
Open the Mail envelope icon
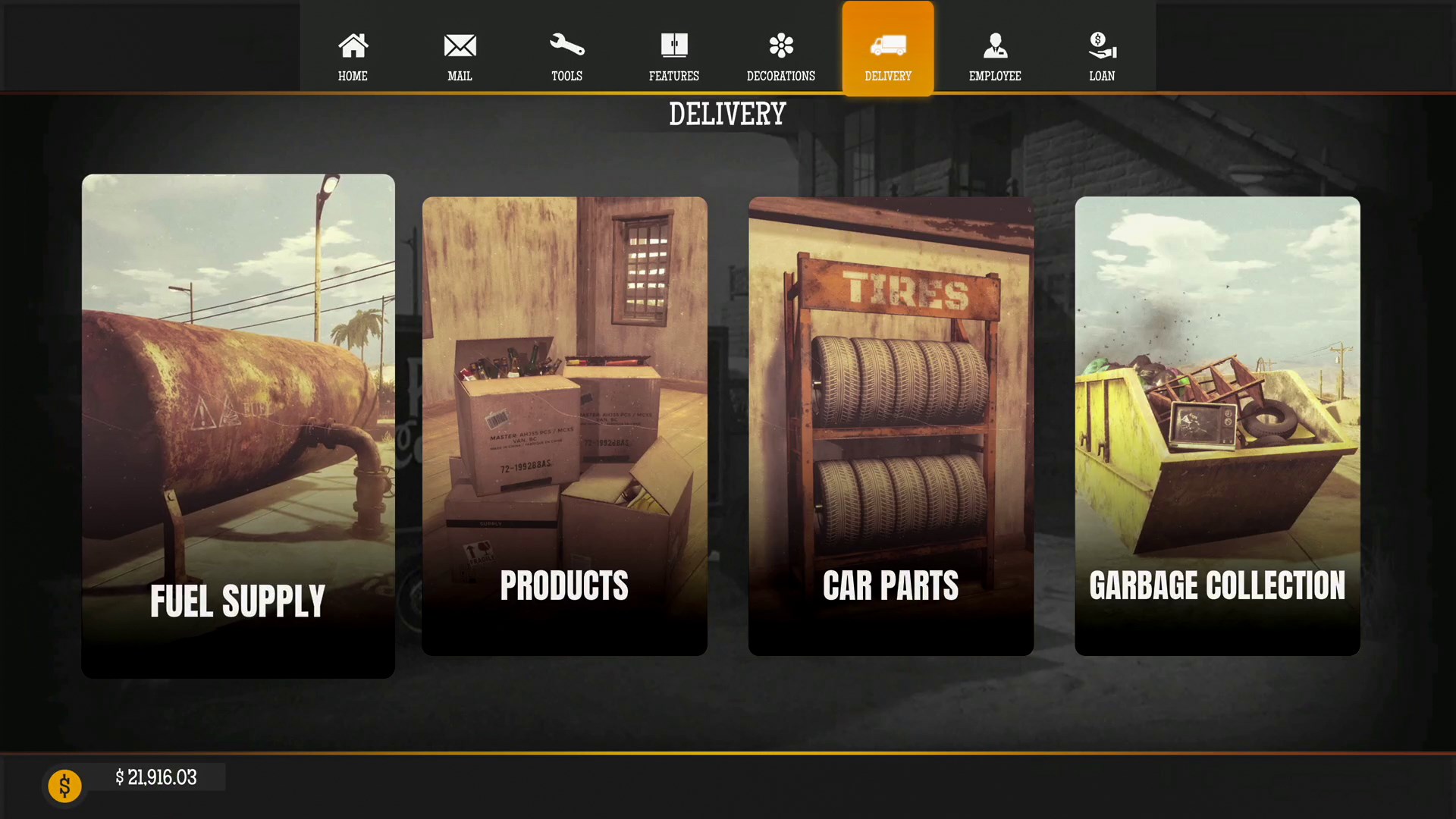tap(460, 45)
